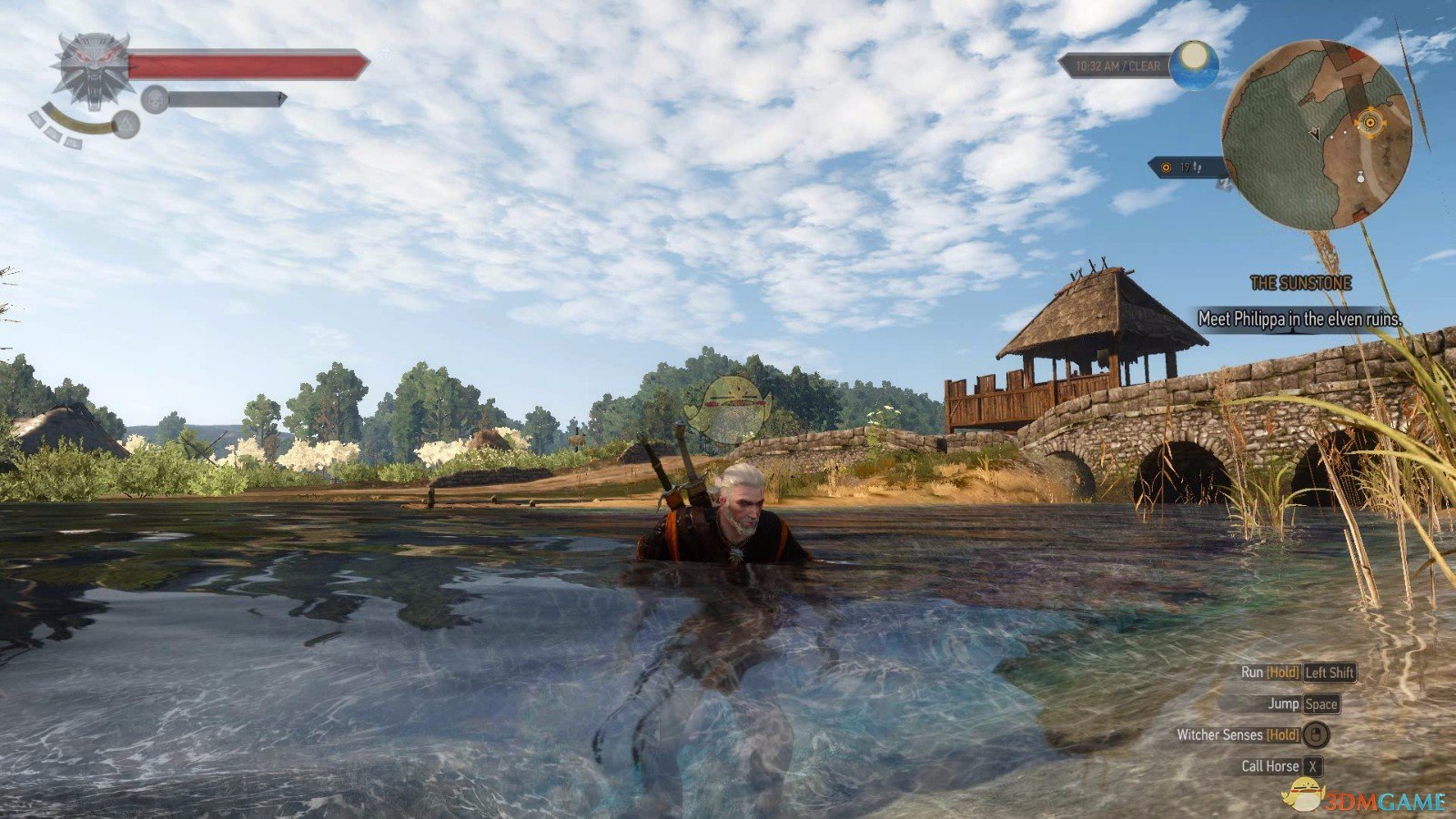Click the orange quest objective marker on the minimap
The height and width of the screenshot is (819, 1456).
[x=1371, y=121]
